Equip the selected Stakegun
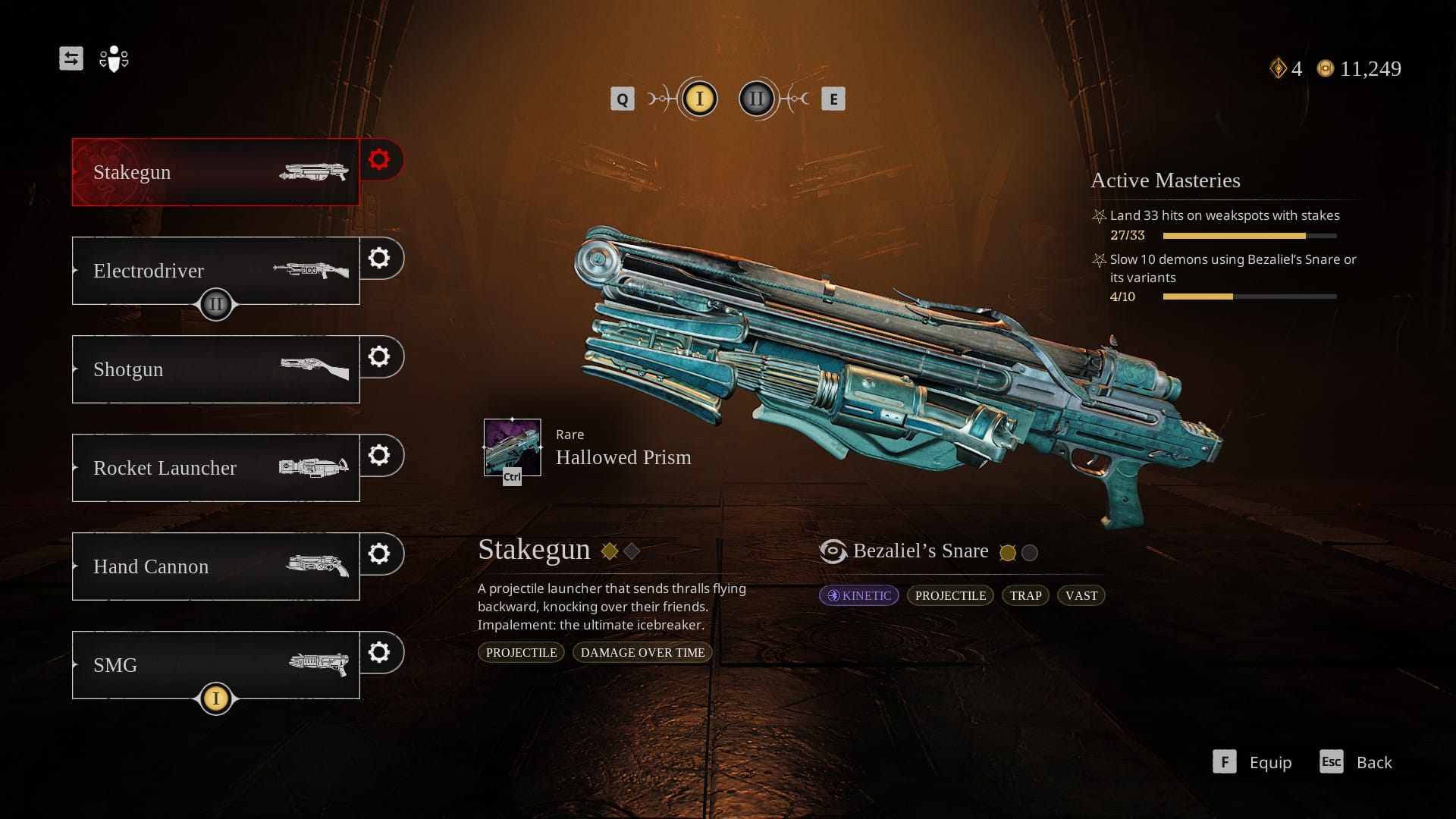The width and height of the screenshot is (1456, 819). tap(1253, 762)
